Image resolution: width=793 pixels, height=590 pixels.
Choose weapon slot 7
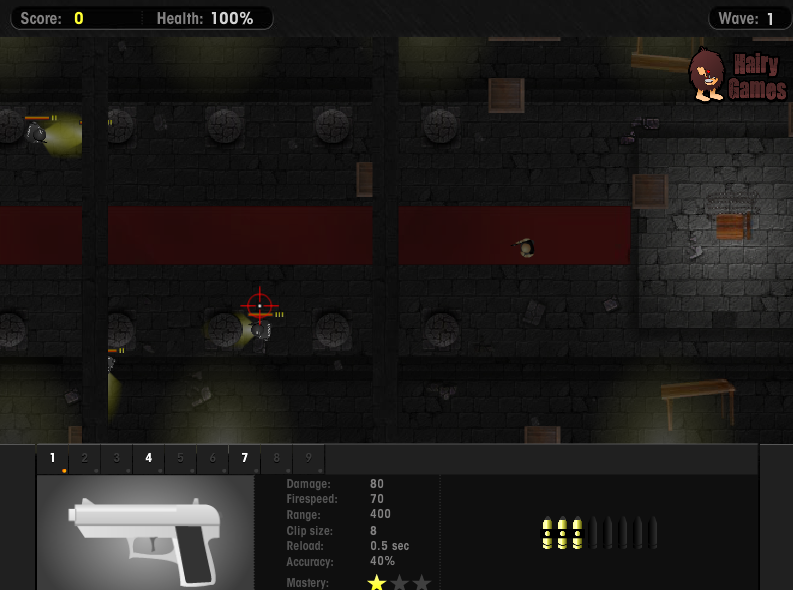(245, 459)
